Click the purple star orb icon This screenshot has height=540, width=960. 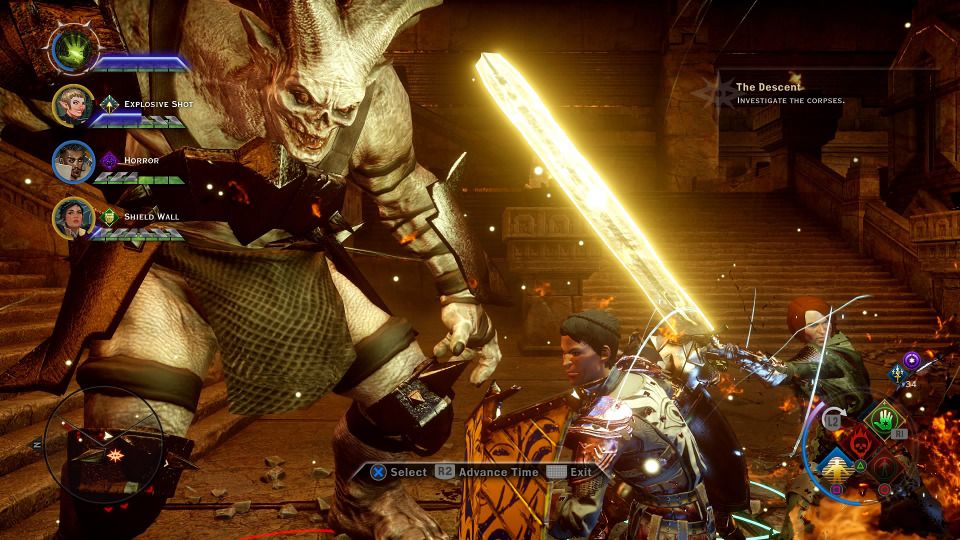[x=911, y=359]
